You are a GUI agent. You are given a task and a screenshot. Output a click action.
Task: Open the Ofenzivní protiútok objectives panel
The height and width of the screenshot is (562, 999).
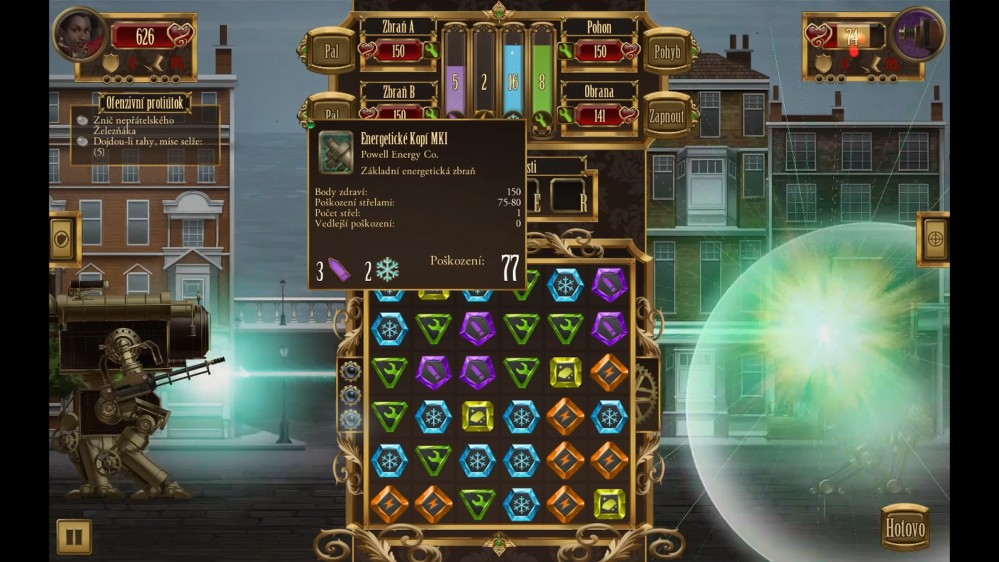145,102
